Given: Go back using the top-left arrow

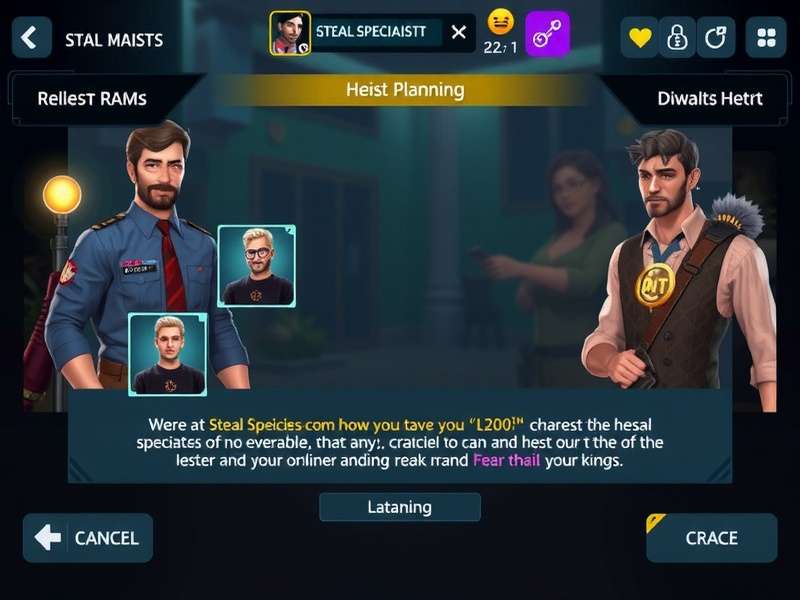Looking at the screenshot, I should [31, 38].
